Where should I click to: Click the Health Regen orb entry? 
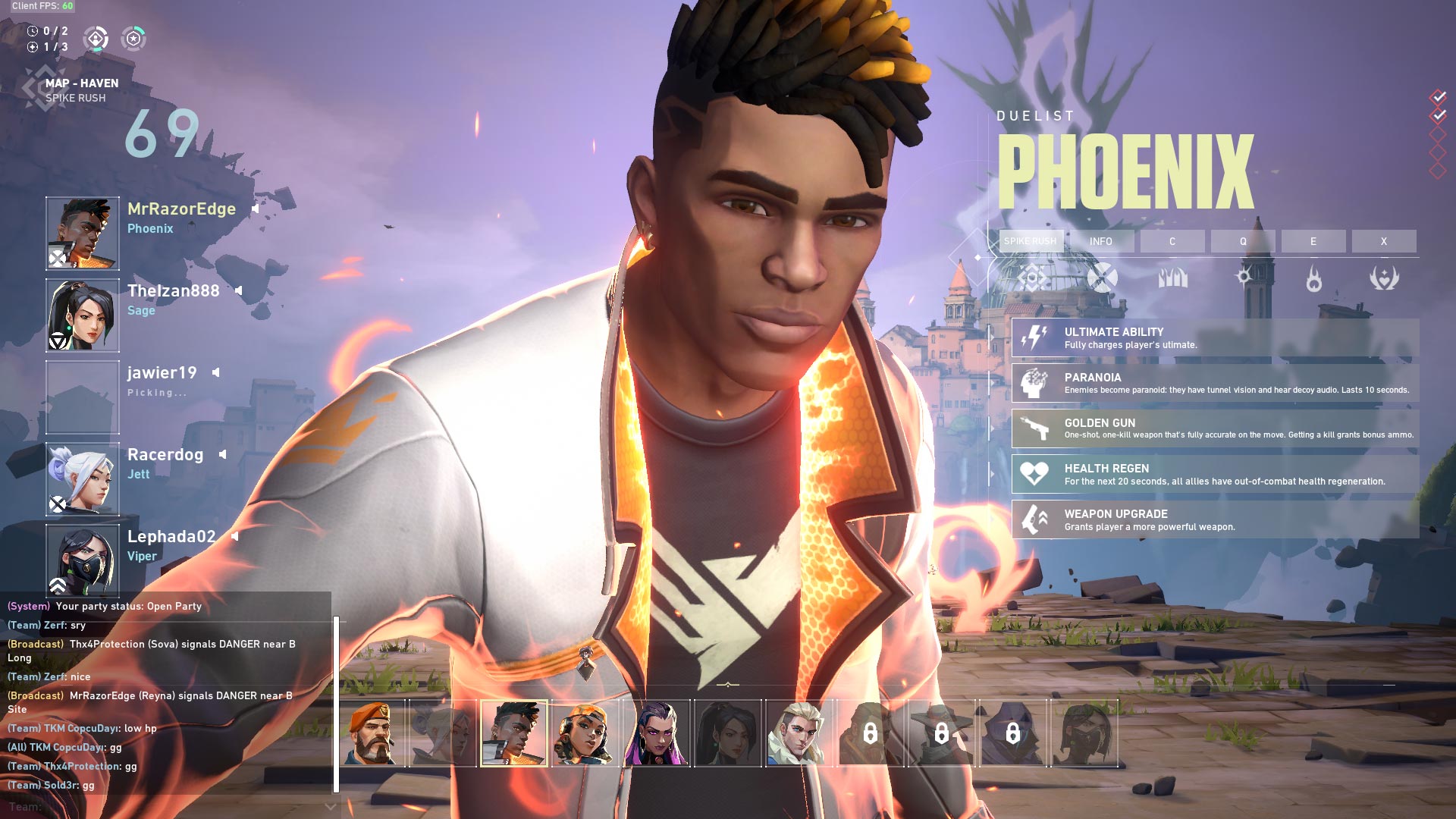pyautogui.click(x=1215, y=474)
